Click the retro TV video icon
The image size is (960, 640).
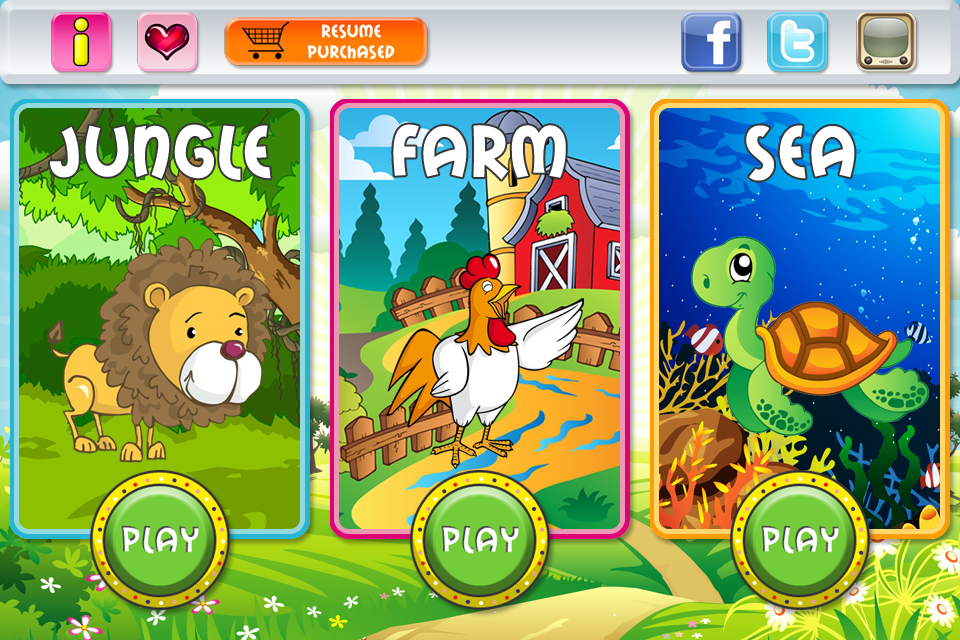tap(886, 42)
